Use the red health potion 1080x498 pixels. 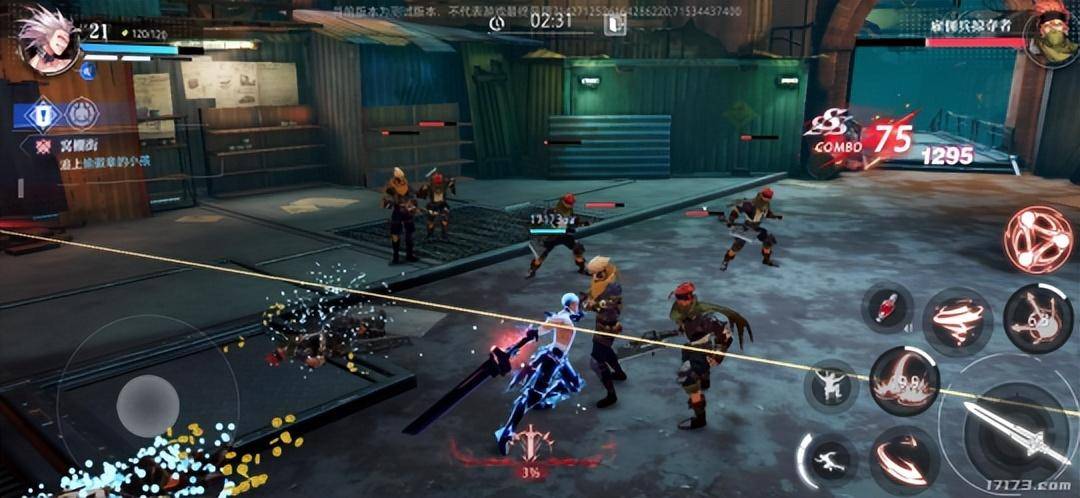(887, 306)
